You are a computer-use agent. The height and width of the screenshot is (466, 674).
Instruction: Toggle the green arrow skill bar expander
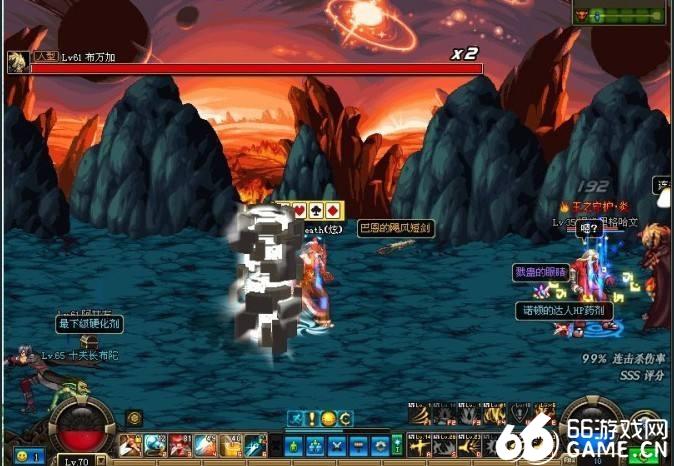coord(397,445)
